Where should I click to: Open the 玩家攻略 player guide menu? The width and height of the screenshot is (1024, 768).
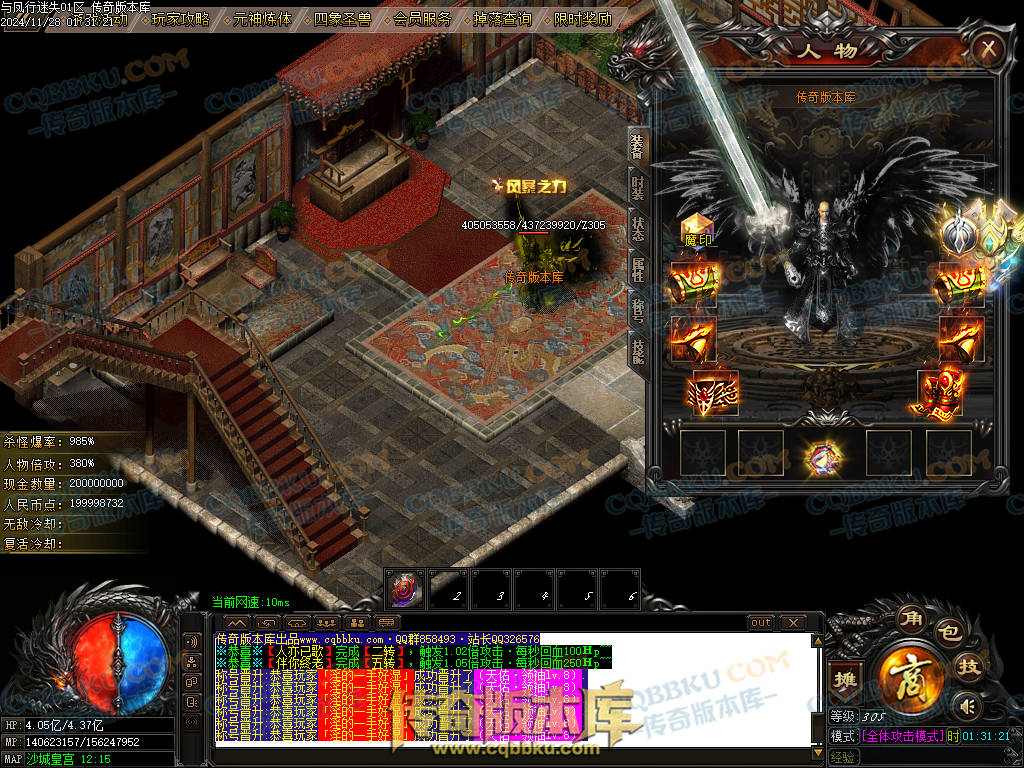tap(181, 19)
